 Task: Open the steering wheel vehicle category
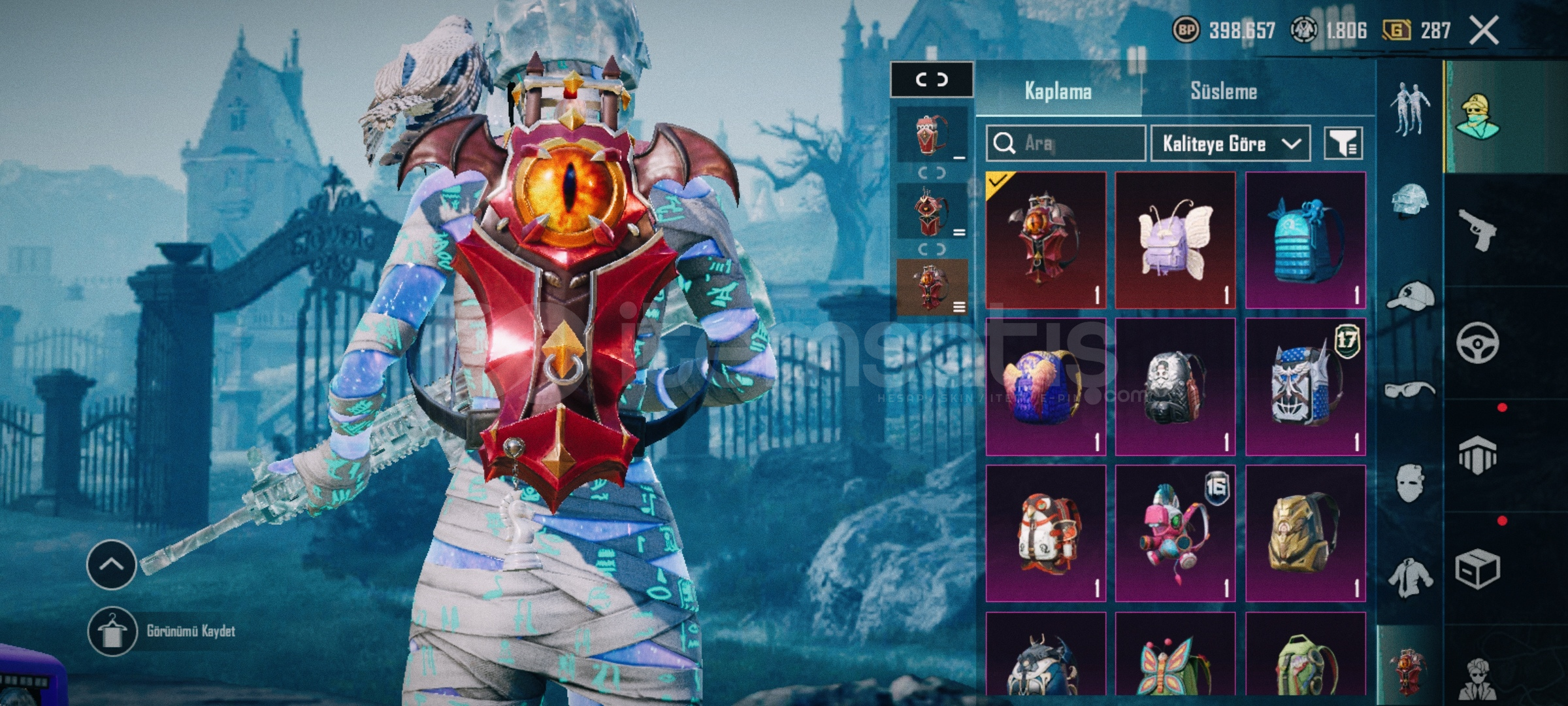[1478, 343]
